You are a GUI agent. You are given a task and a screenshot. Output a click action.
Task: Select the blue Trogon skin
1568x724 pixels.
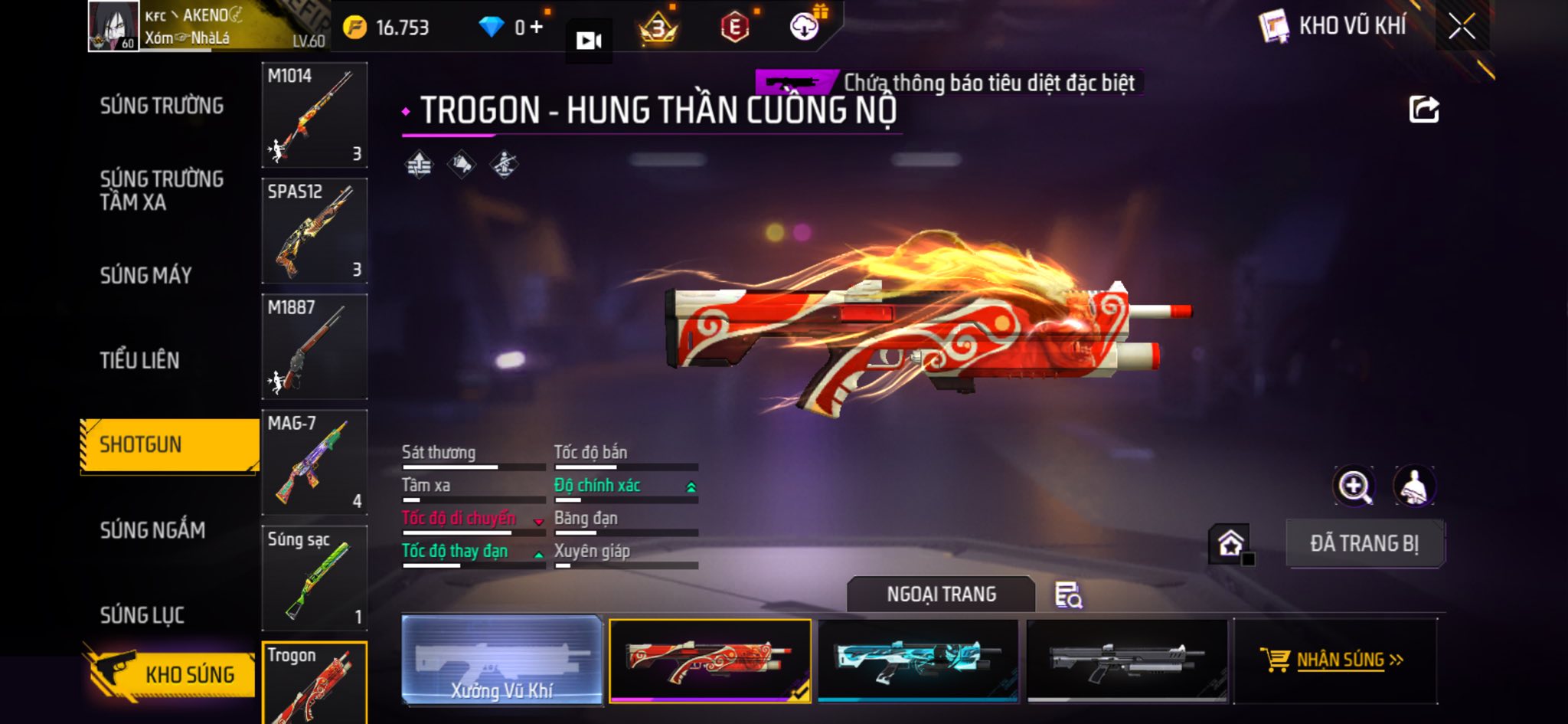pos(918,660)
